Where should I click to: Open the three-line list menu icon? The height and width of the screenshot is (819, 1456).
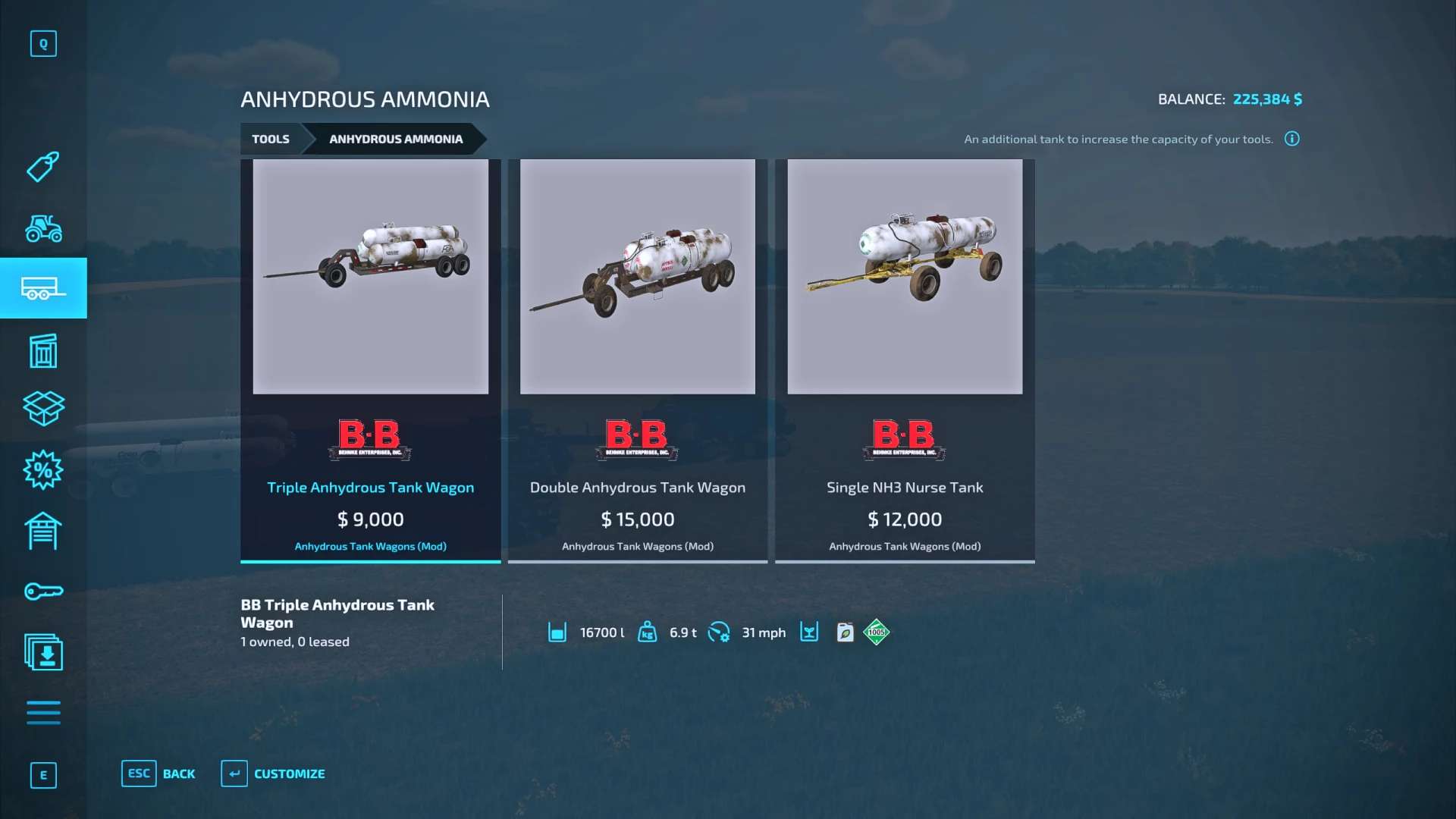[43, 713]
